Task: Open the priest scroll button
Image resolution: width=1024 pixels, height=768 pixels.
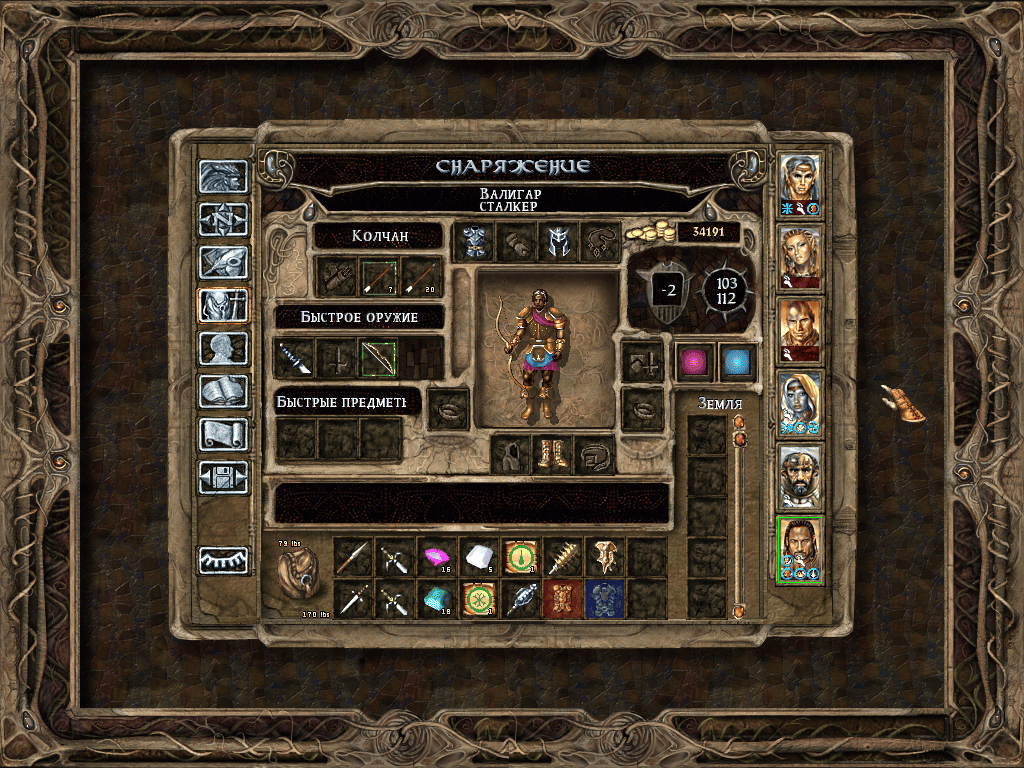Action: (222, 434)
